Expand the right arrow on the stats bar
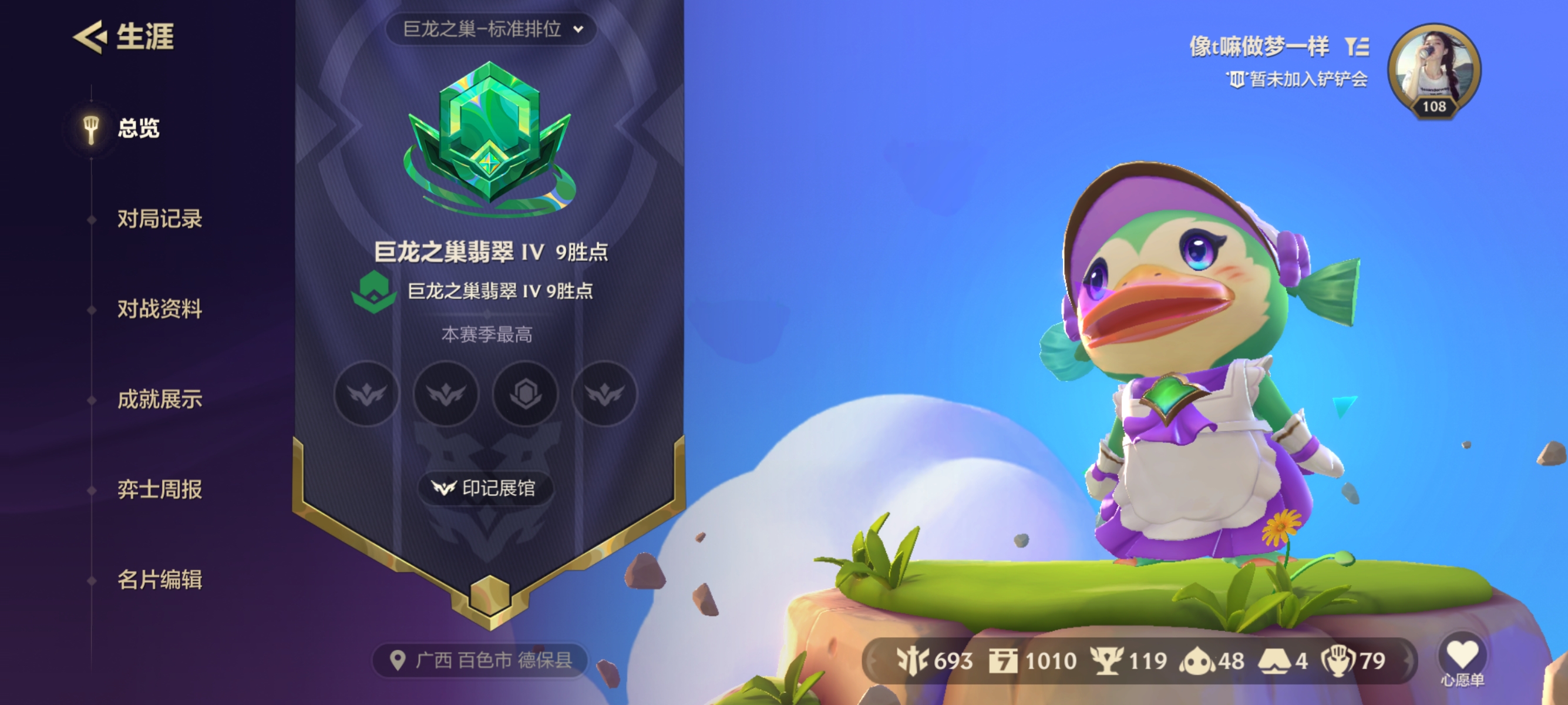 pos(1409,660)
